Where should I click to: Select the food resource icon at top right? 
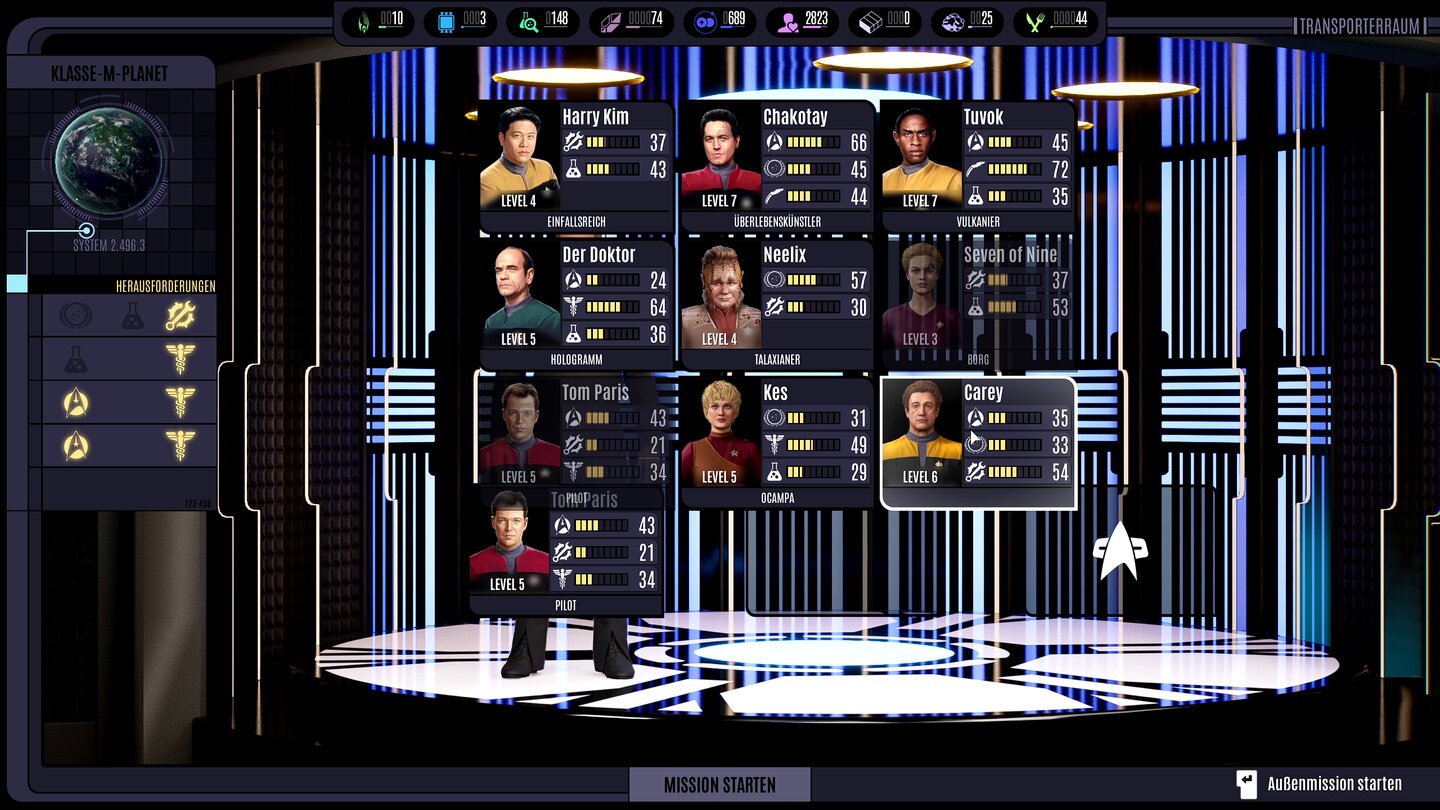1034,21
